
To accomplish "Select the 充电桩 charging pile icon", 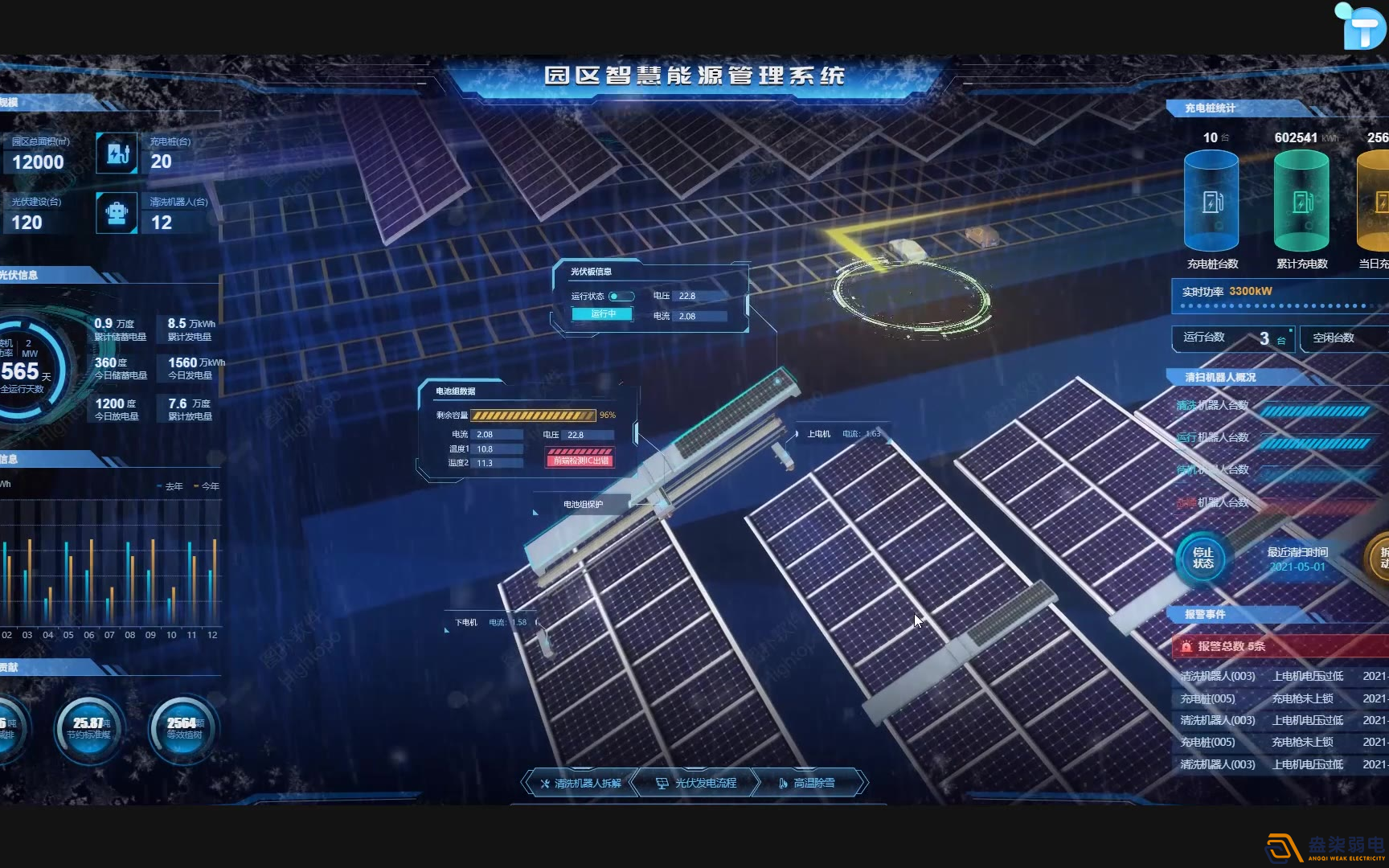I will pyautogui.click(x=117, y=153).
